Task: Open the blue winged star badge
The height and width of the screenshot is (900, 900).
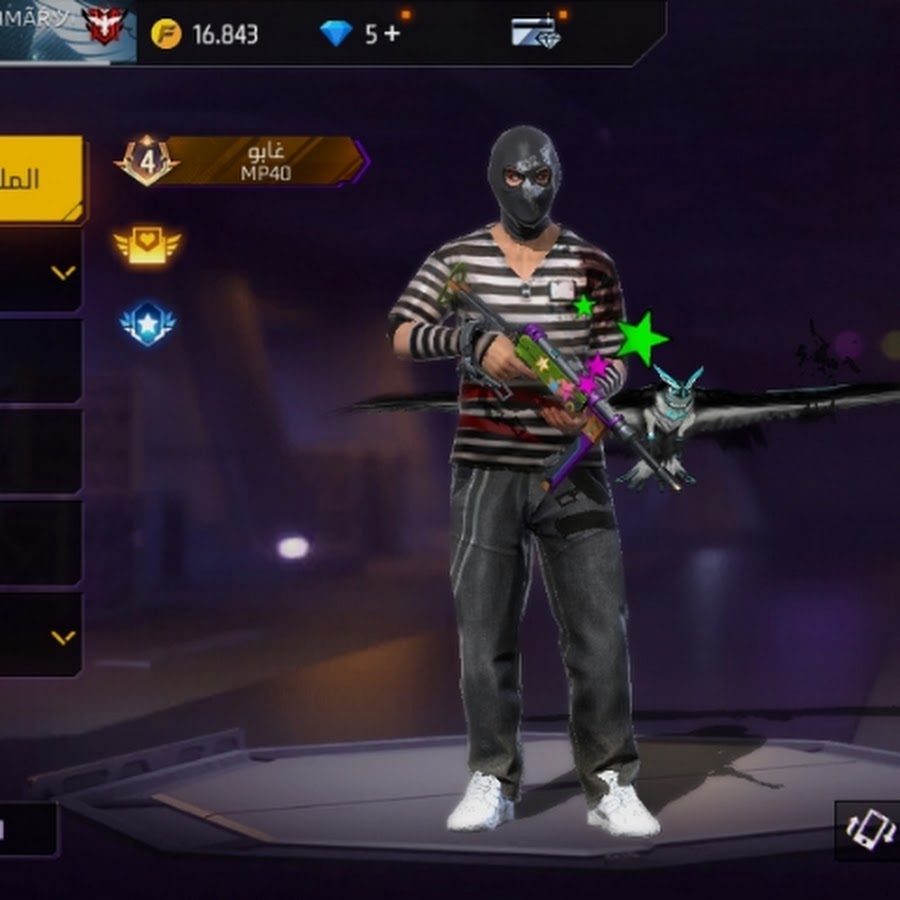Action: 147,323
